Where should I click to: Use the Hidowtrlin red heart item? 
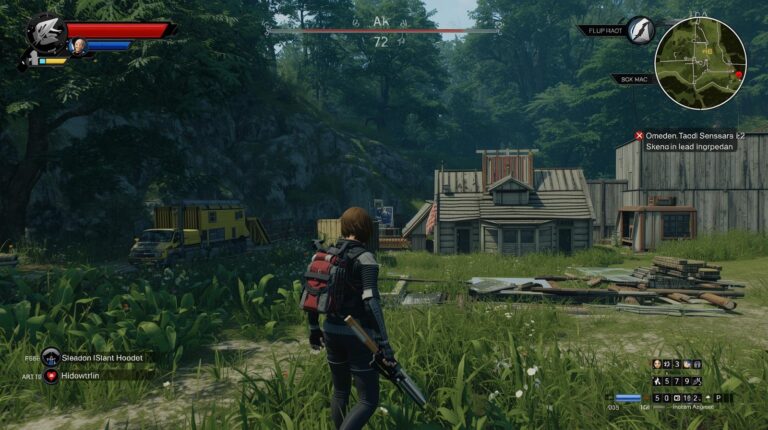point(51,375)
